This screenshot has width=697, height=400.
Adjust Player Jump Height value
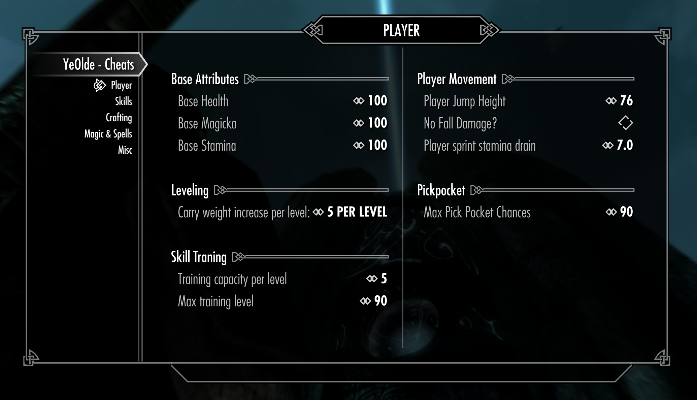point(524,101)
